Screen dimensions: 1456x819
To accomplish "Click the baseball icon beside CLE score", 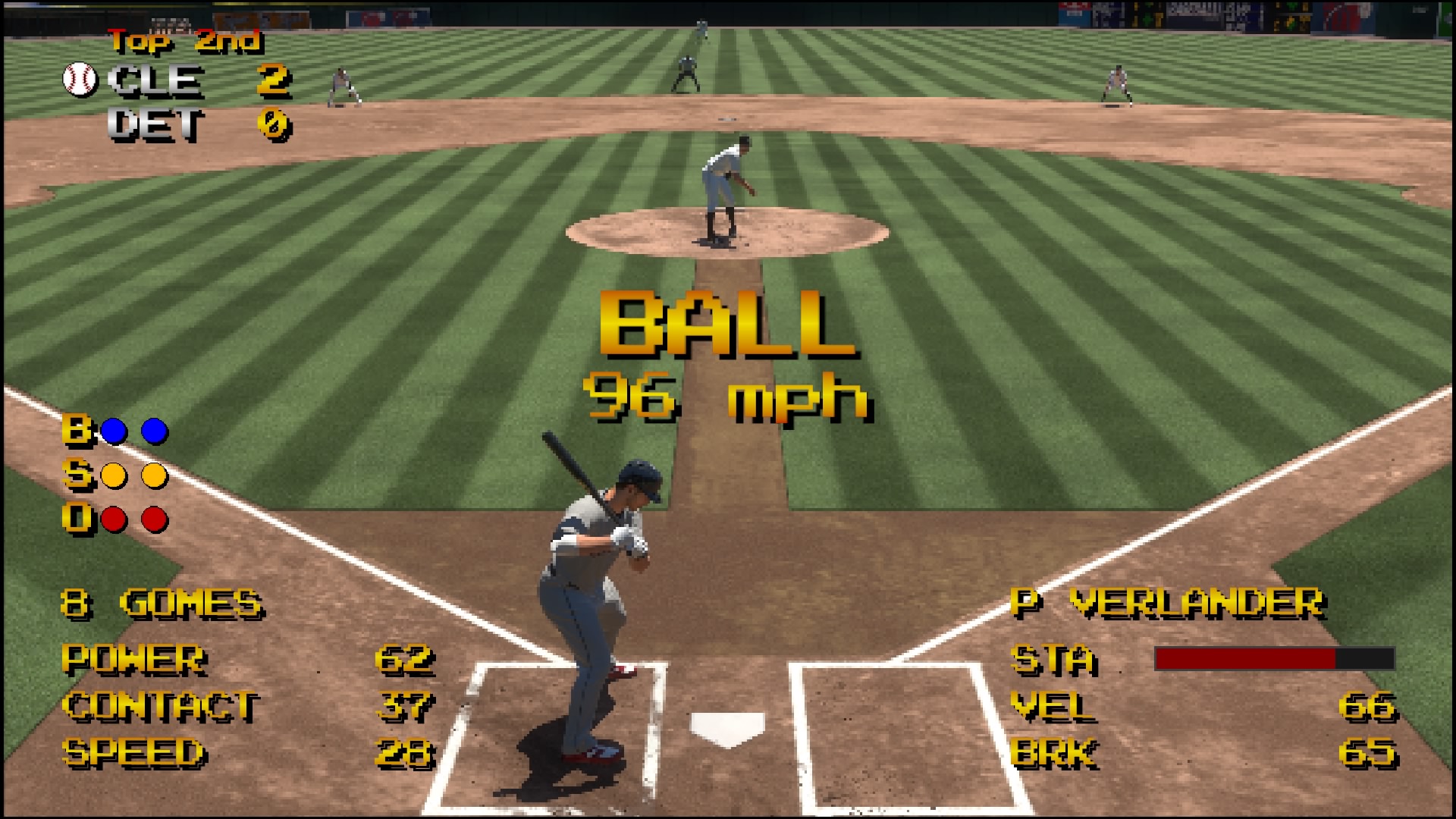I will click(x=78, y=80).
